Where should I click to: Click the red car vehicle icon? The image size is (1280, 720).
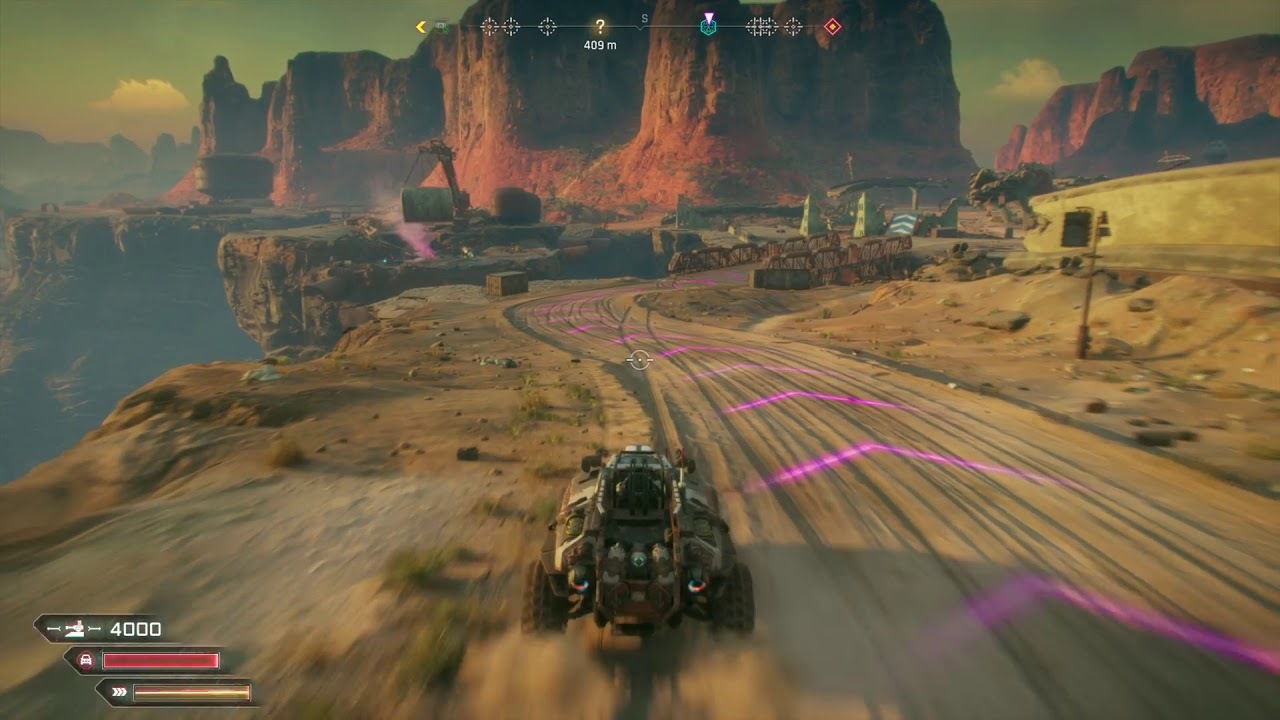(x=87, y=660)
